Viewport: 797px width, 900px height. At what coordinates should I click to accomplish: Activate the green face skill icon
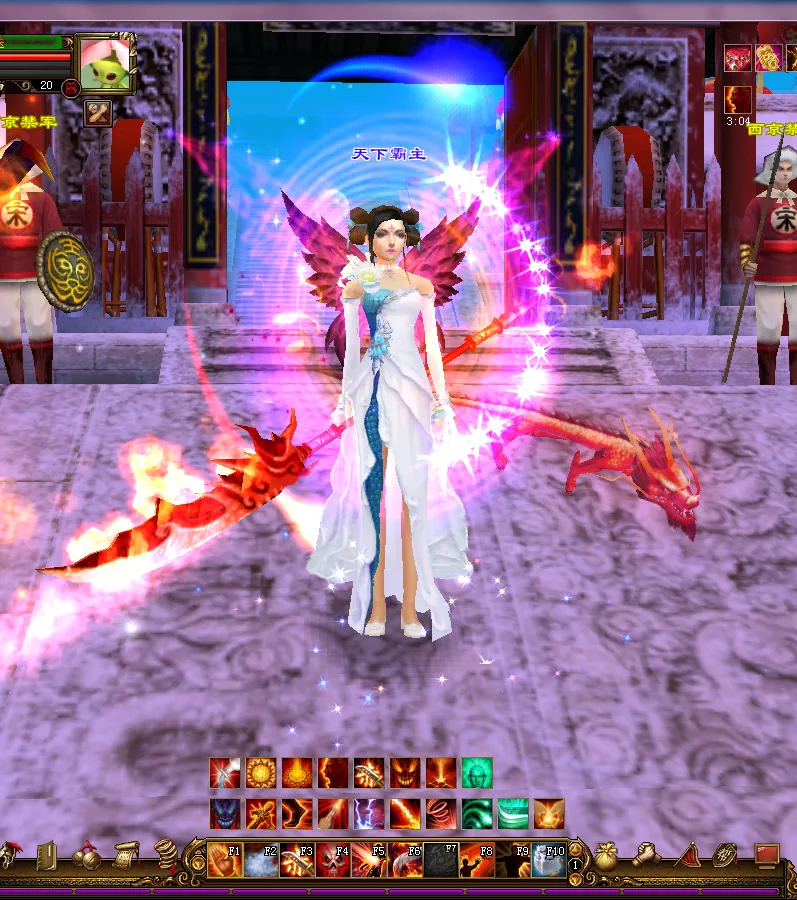coord(477,772)
